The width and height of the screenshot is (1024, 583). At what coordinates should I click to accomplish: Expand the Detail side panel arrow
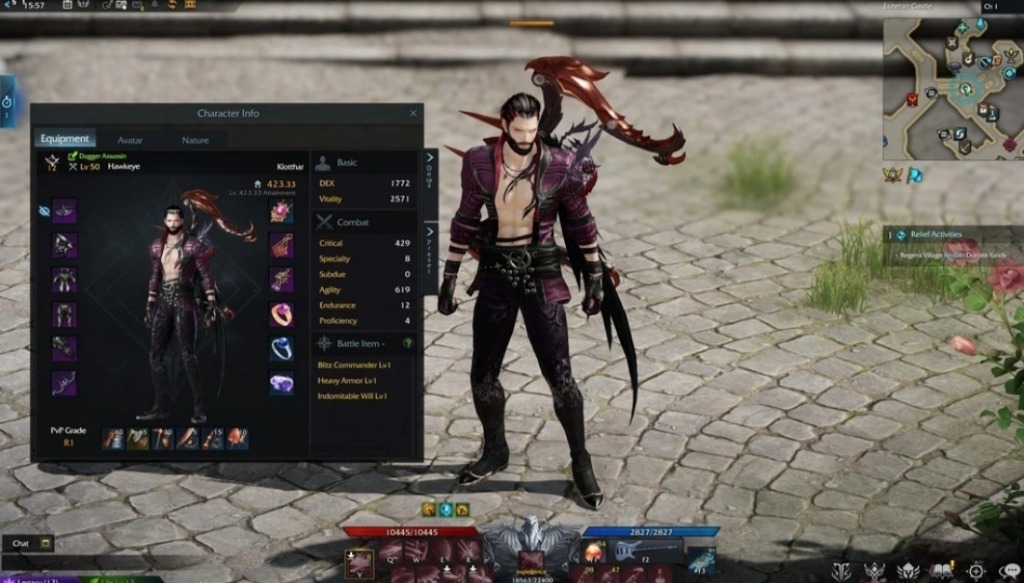(431, 171)
